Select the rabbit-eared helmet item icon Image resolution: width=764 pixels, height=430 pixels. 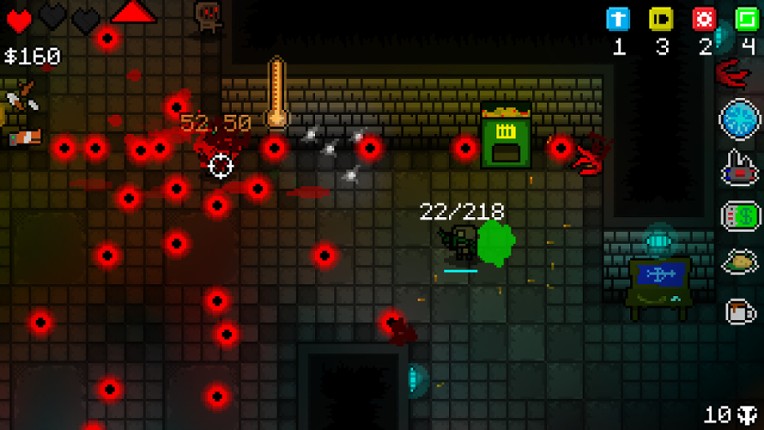[x=740, y=168]
